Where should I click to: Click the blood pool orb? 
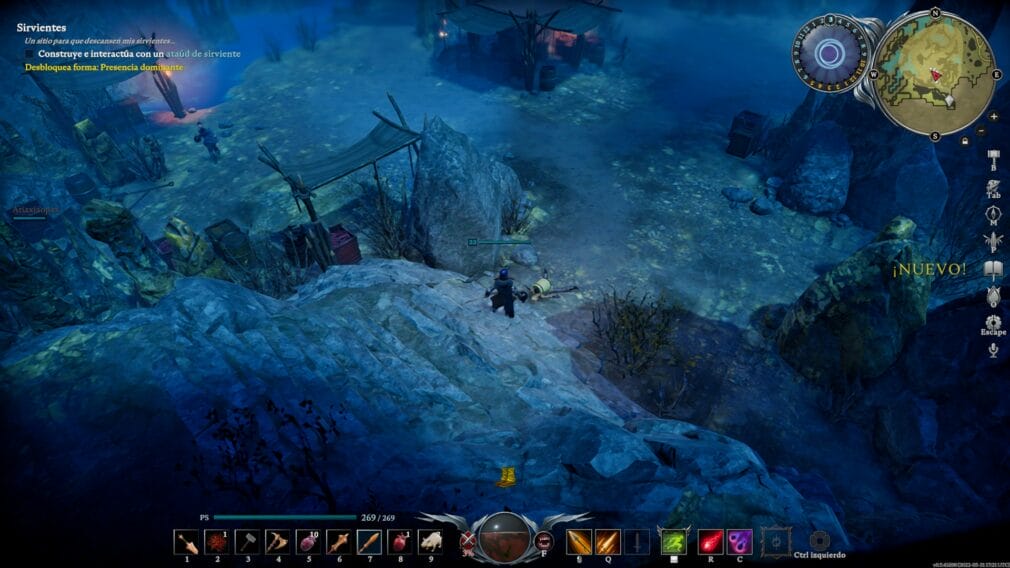click(x=505, y=538)
